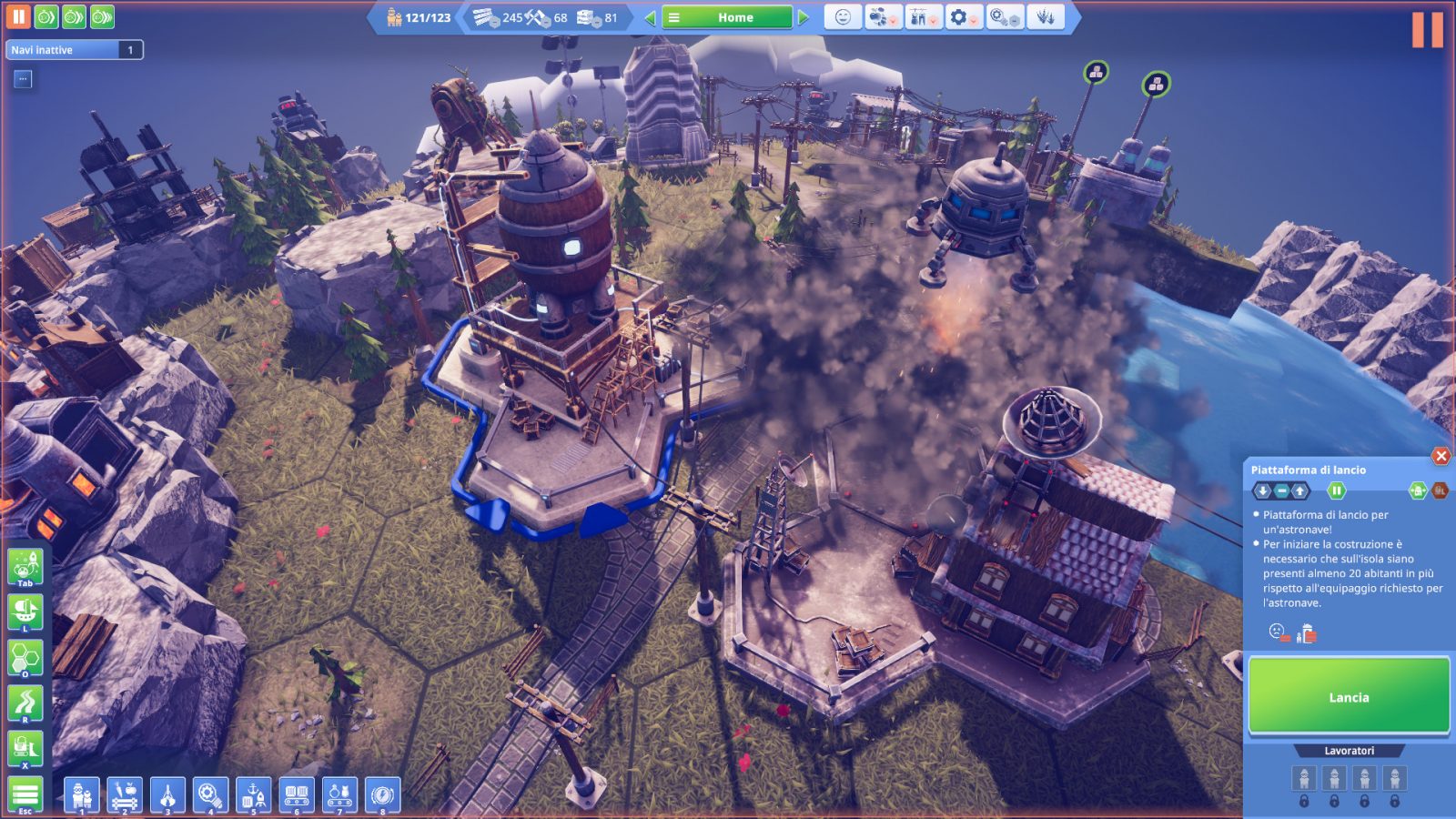Open the gear settings overview in top bar
The width and height of the screenshot is (1456, 819).
(961, 17)
